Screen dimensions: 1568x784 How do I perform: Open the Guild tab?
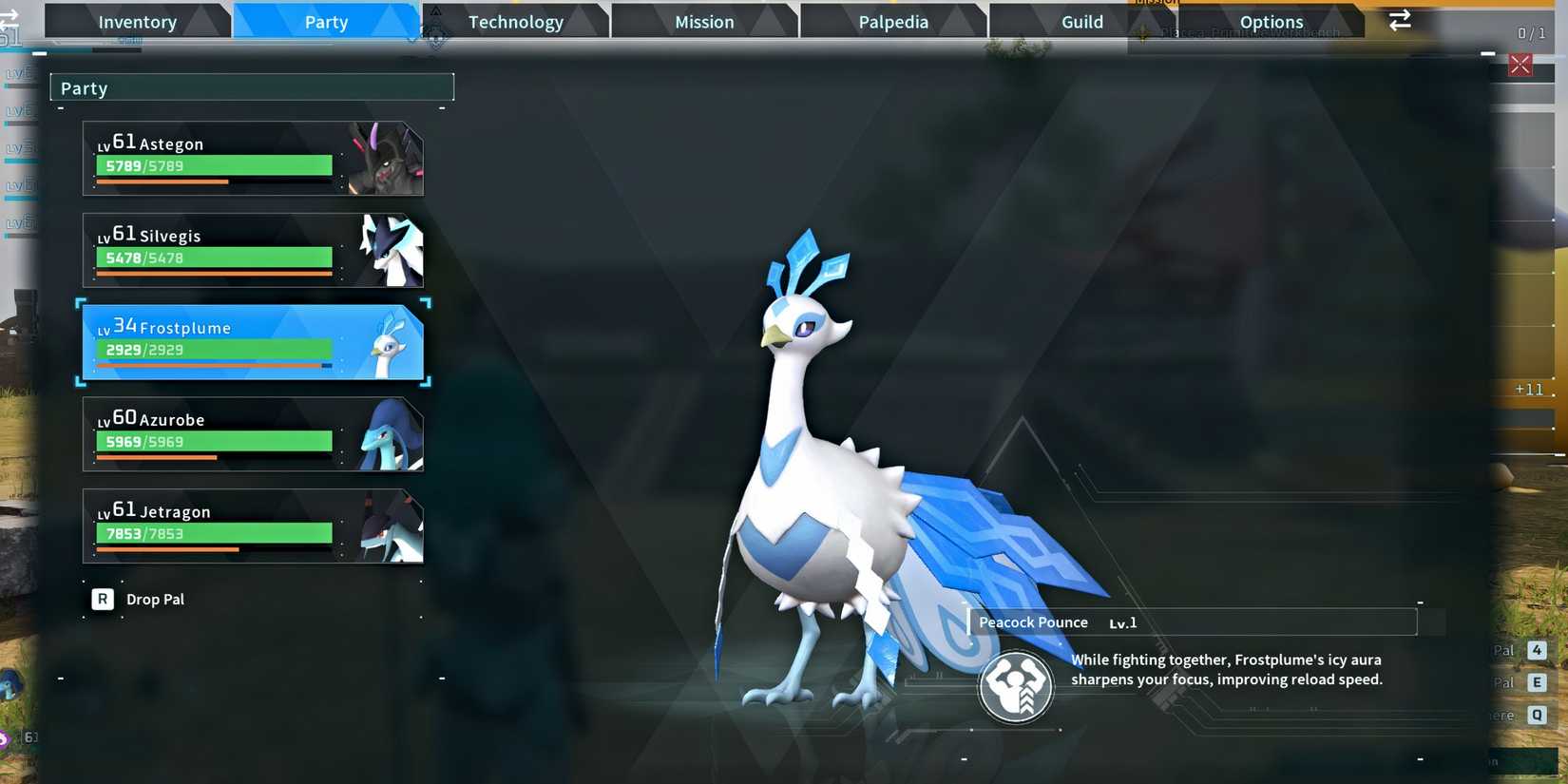(1081, 21)
